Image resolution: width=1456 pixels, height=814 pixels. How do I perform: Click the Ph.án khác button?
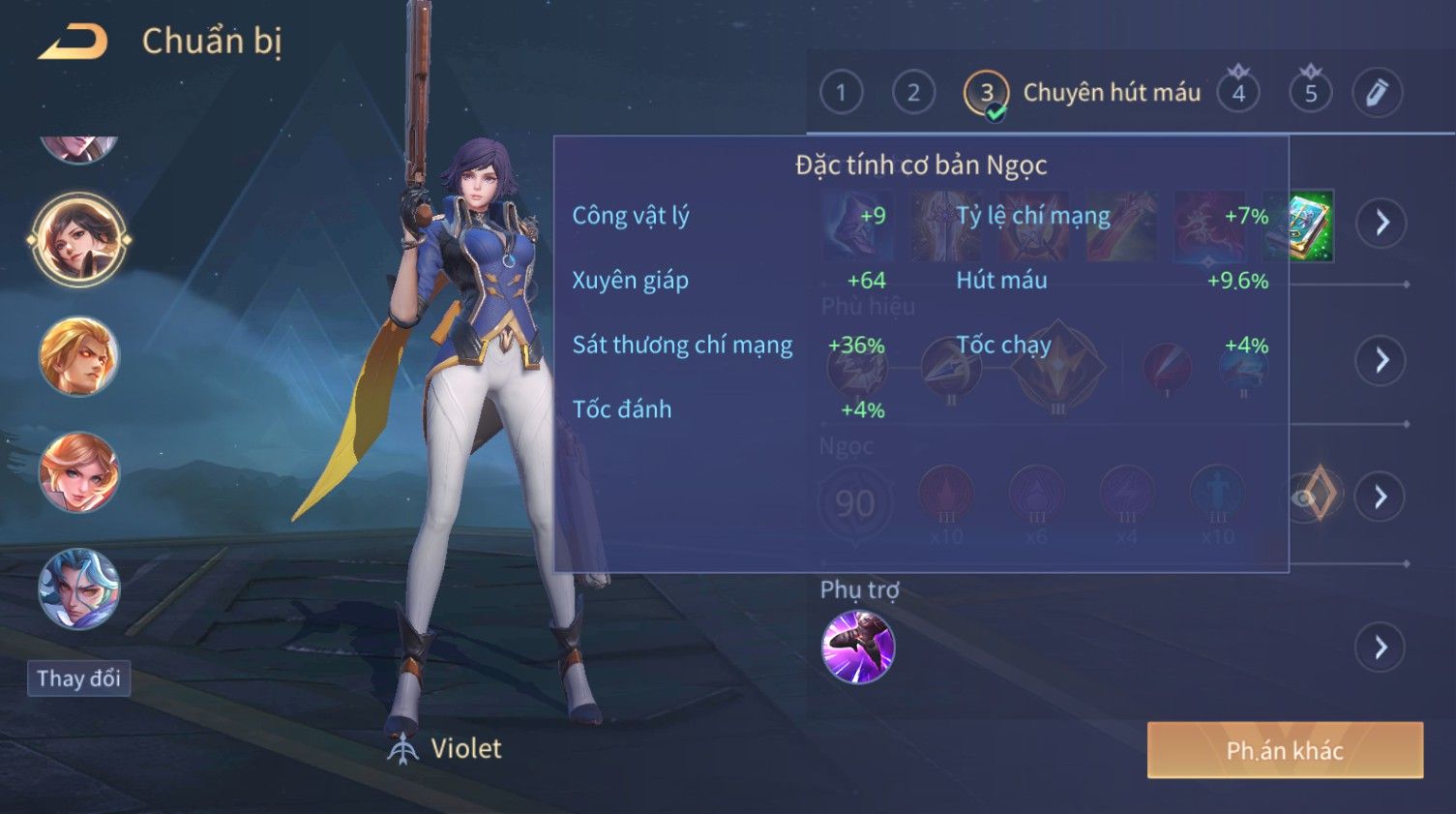tap(1284, 750)
